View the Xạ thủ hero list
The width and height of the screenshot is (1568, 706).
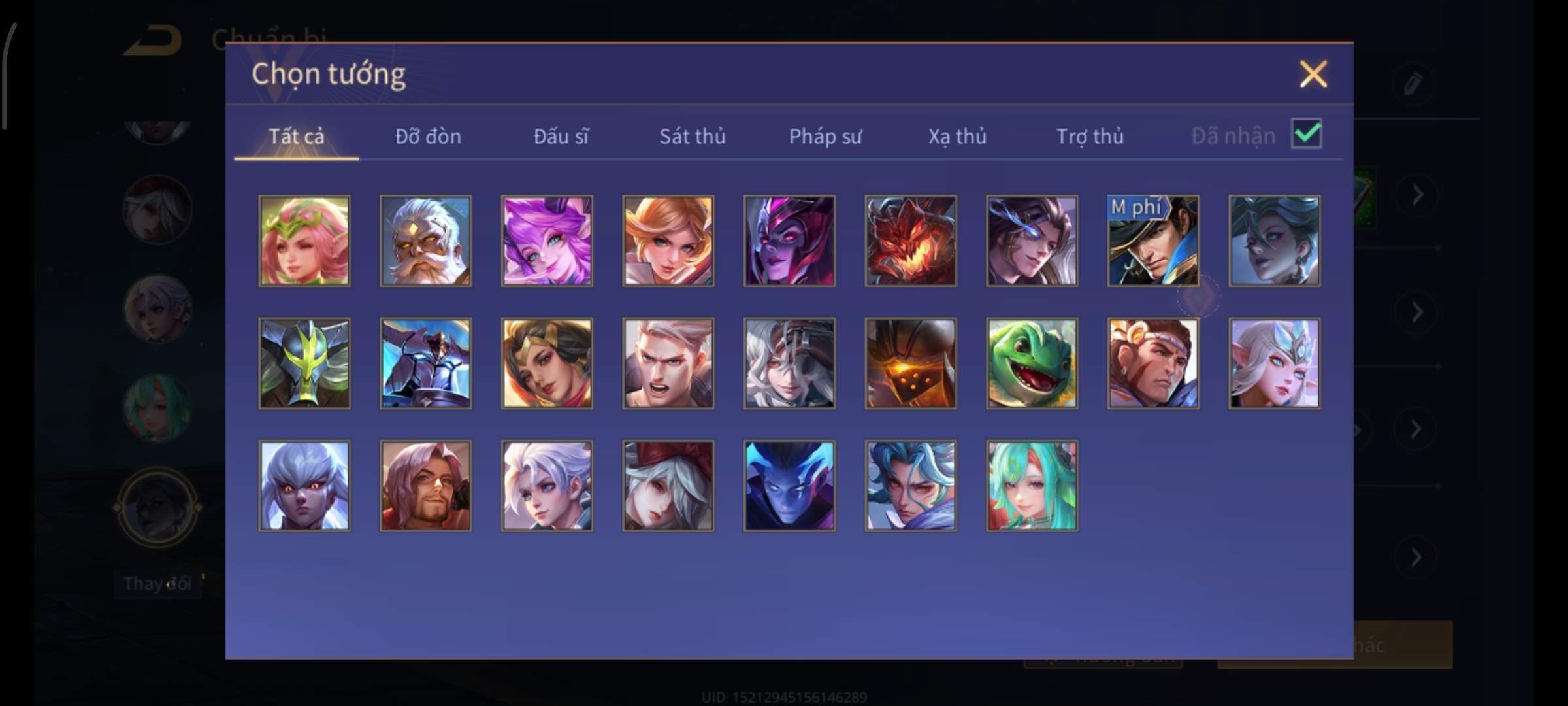click(x=957, y=136)
